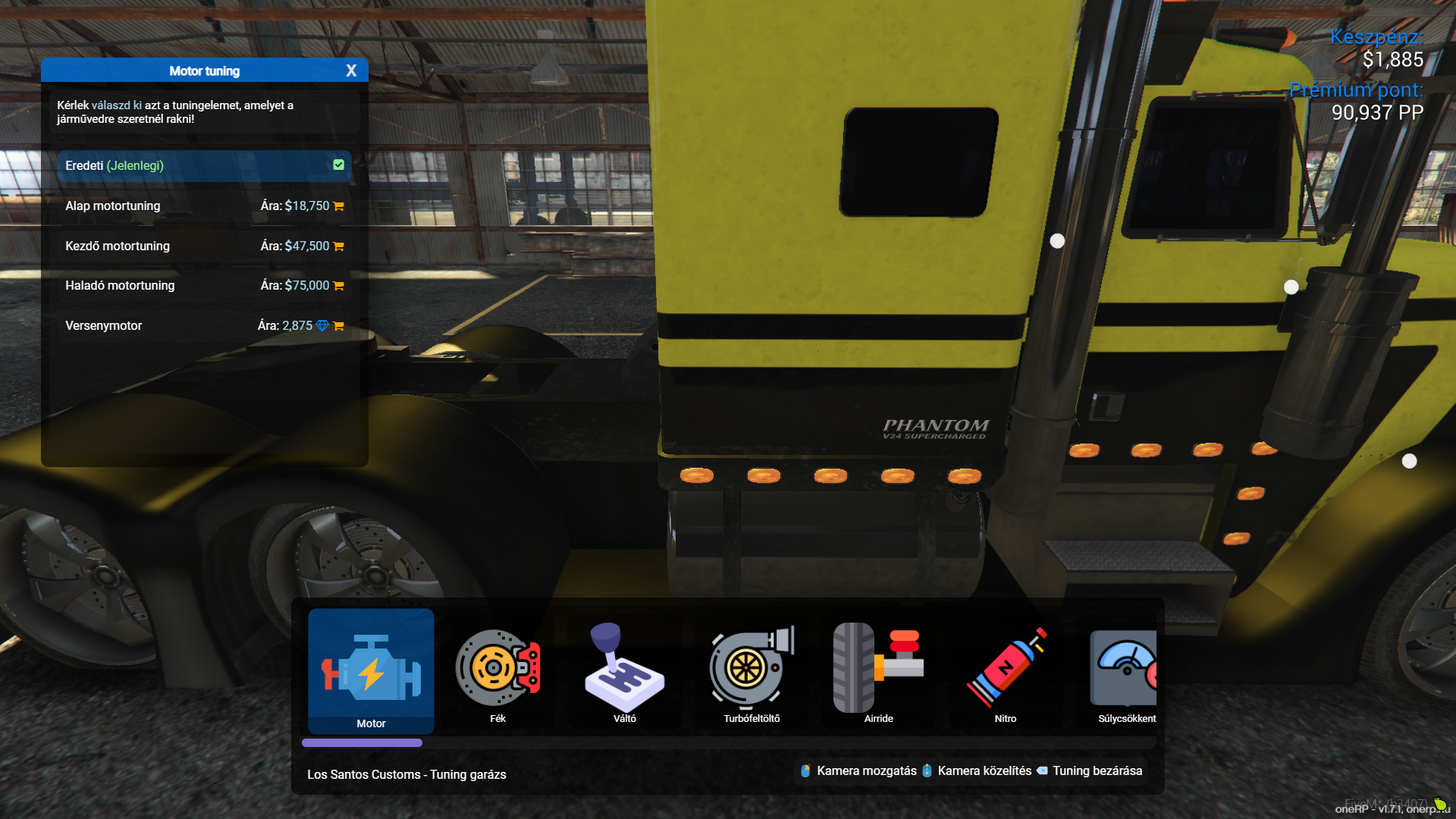Pick the Kezdő motortuning upgrade
This screenshot has height=819, width=1456.
[x=204, y=246]
